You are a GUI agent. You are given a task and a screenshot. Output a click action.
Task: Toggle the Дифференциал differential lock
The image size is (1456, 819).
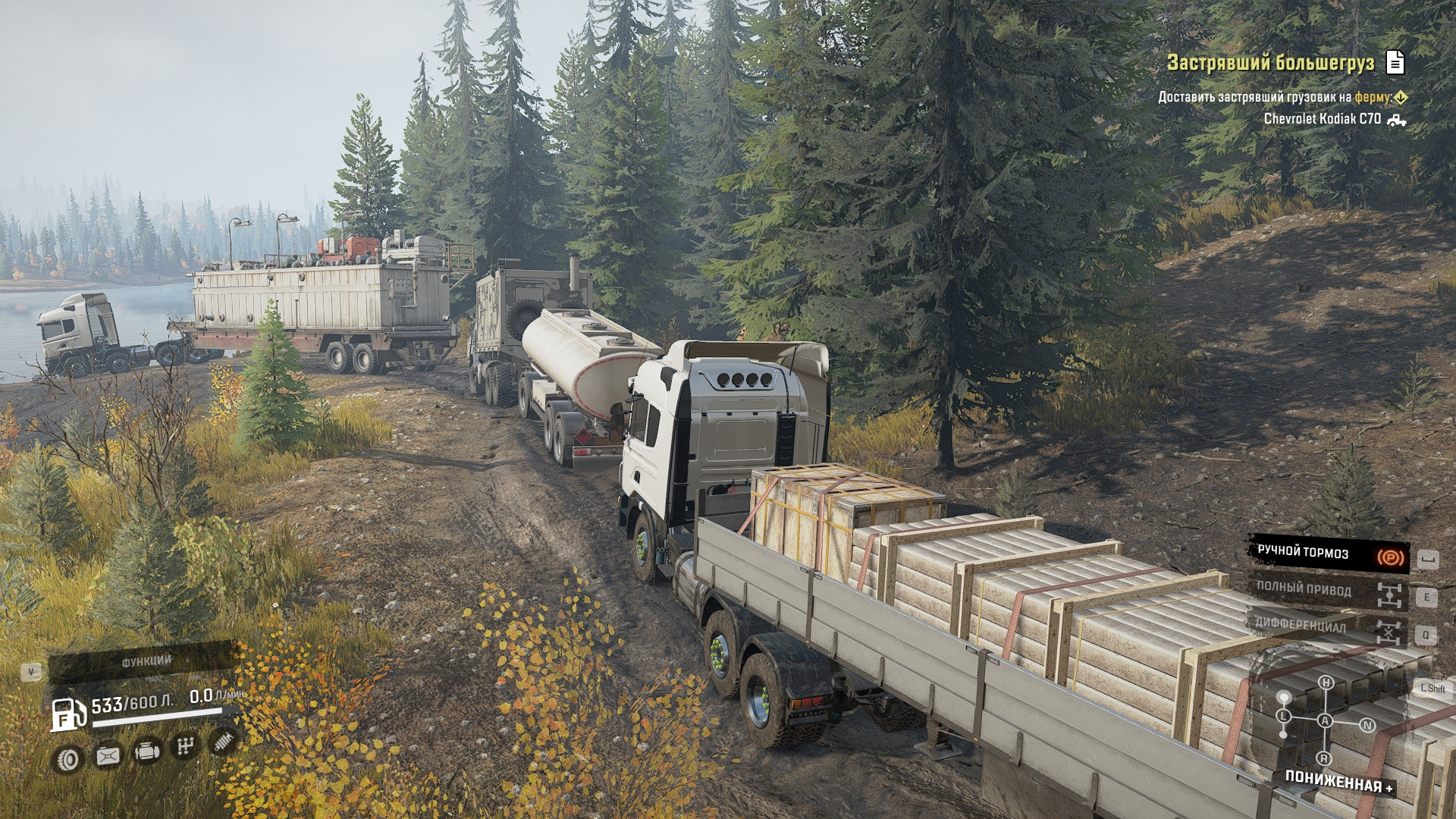click(x=1328, y=626)
